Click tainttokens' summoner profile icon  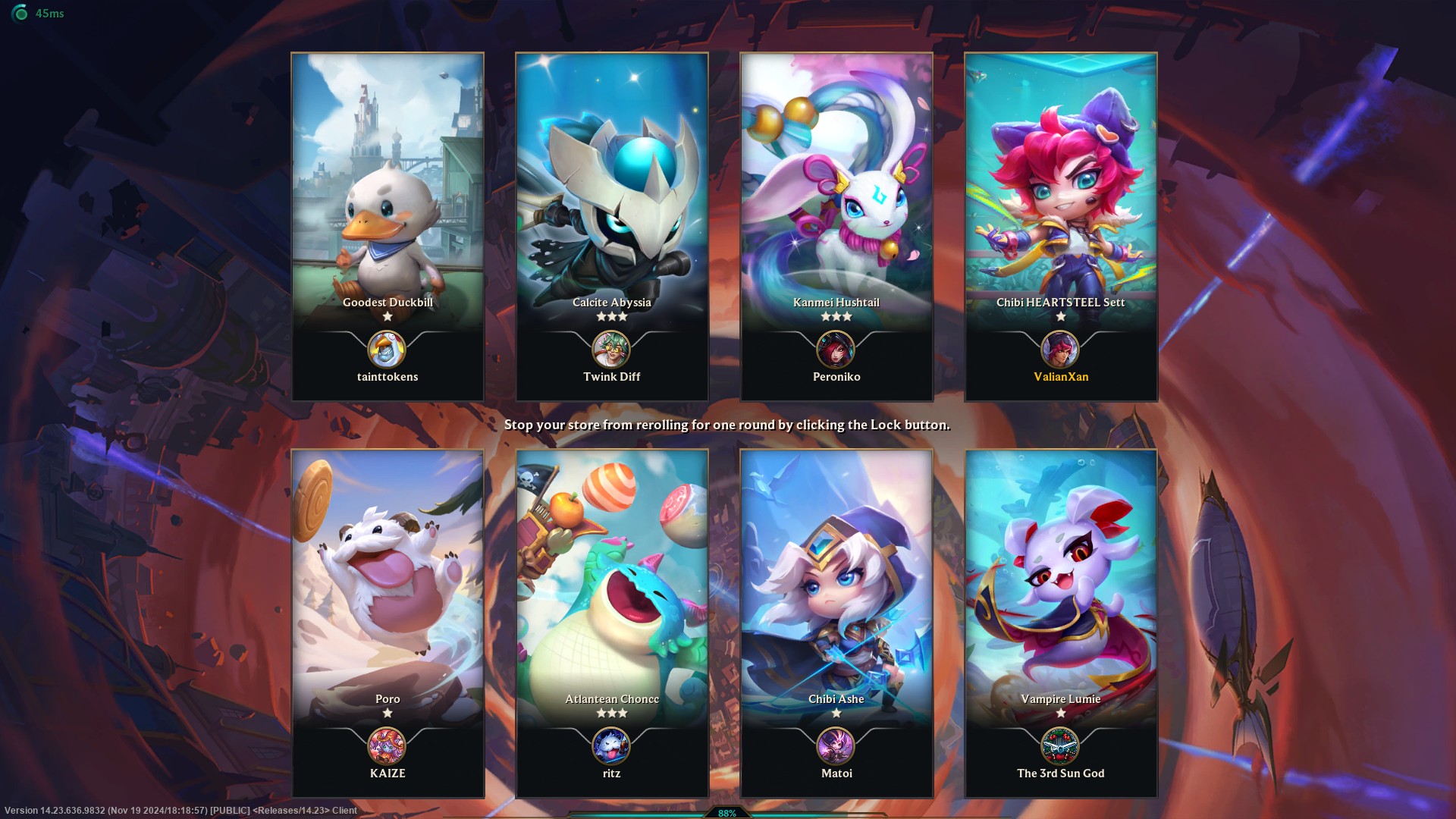[x=387, y=350]
